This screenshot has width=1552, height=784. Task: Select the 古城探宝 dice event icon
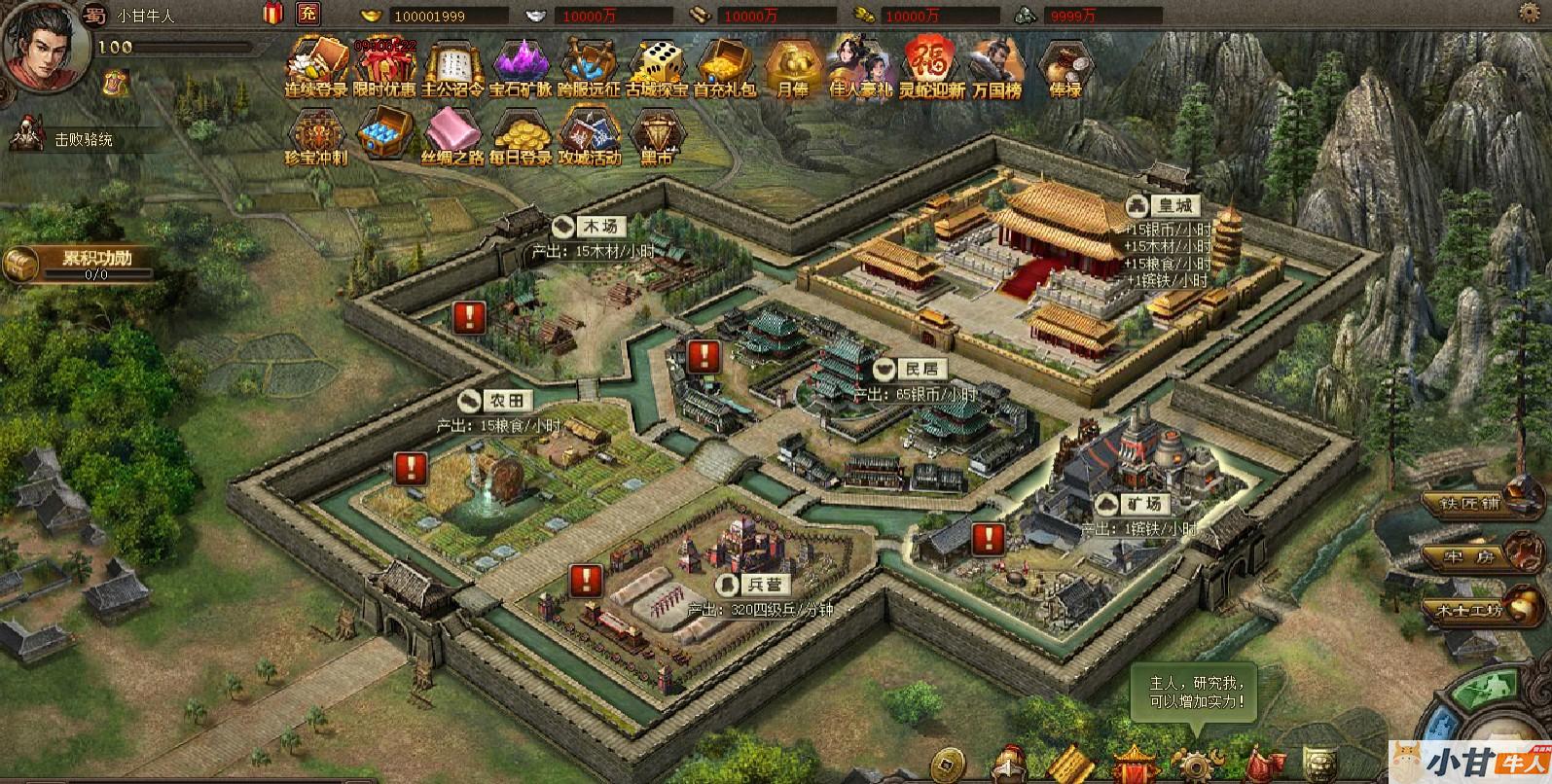657,65
